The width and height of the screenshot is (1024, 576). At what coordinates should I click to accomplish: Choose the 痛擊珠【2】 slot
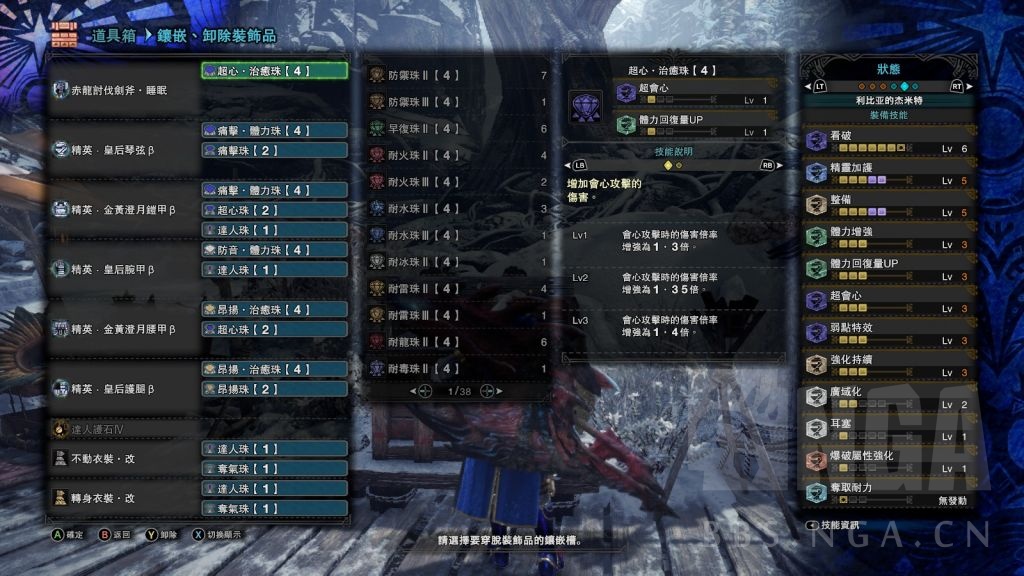274,150
